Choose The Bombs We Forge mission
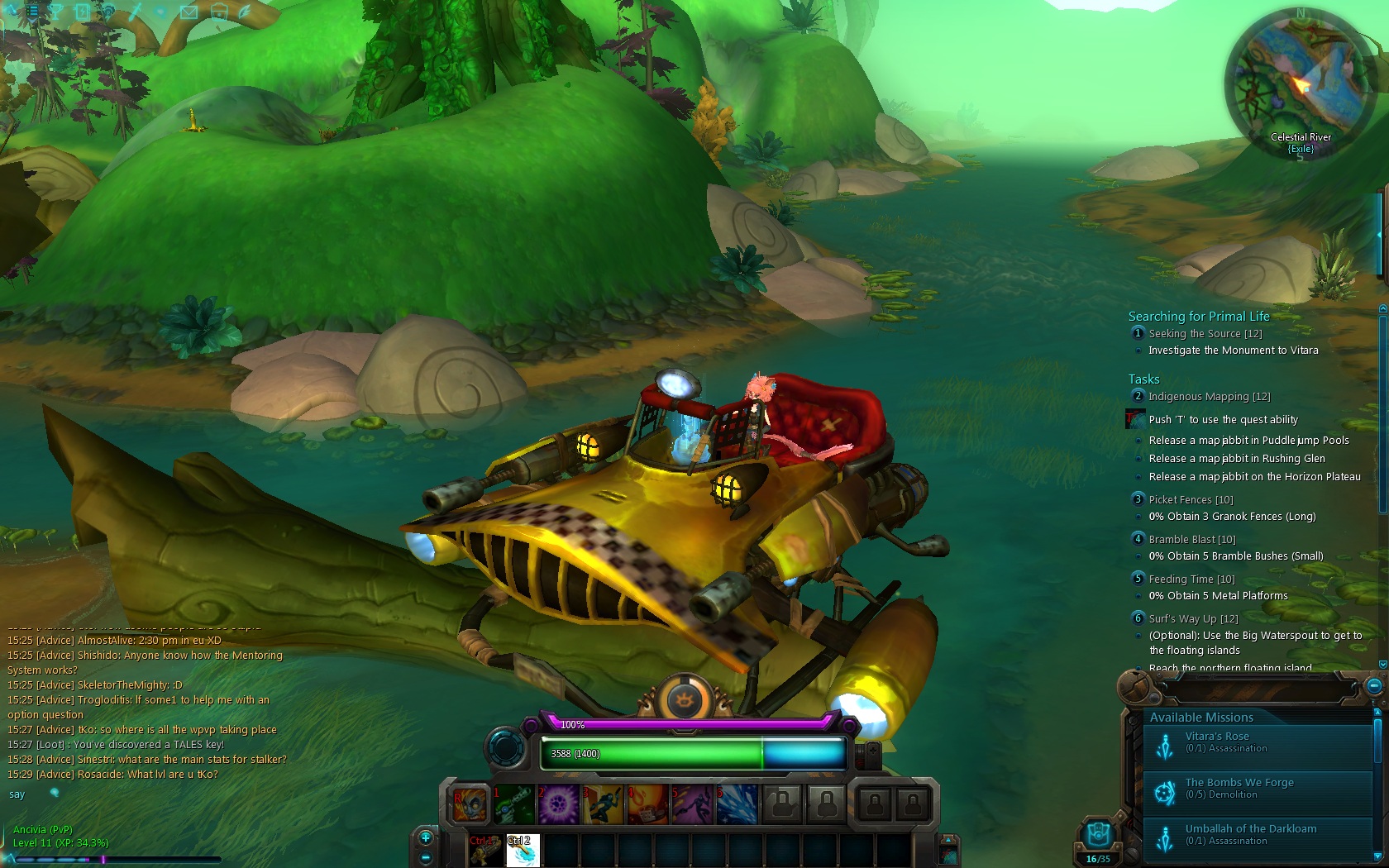Screen dimensions: 1389x868 pyautogui.click(x=1240, y=787)
